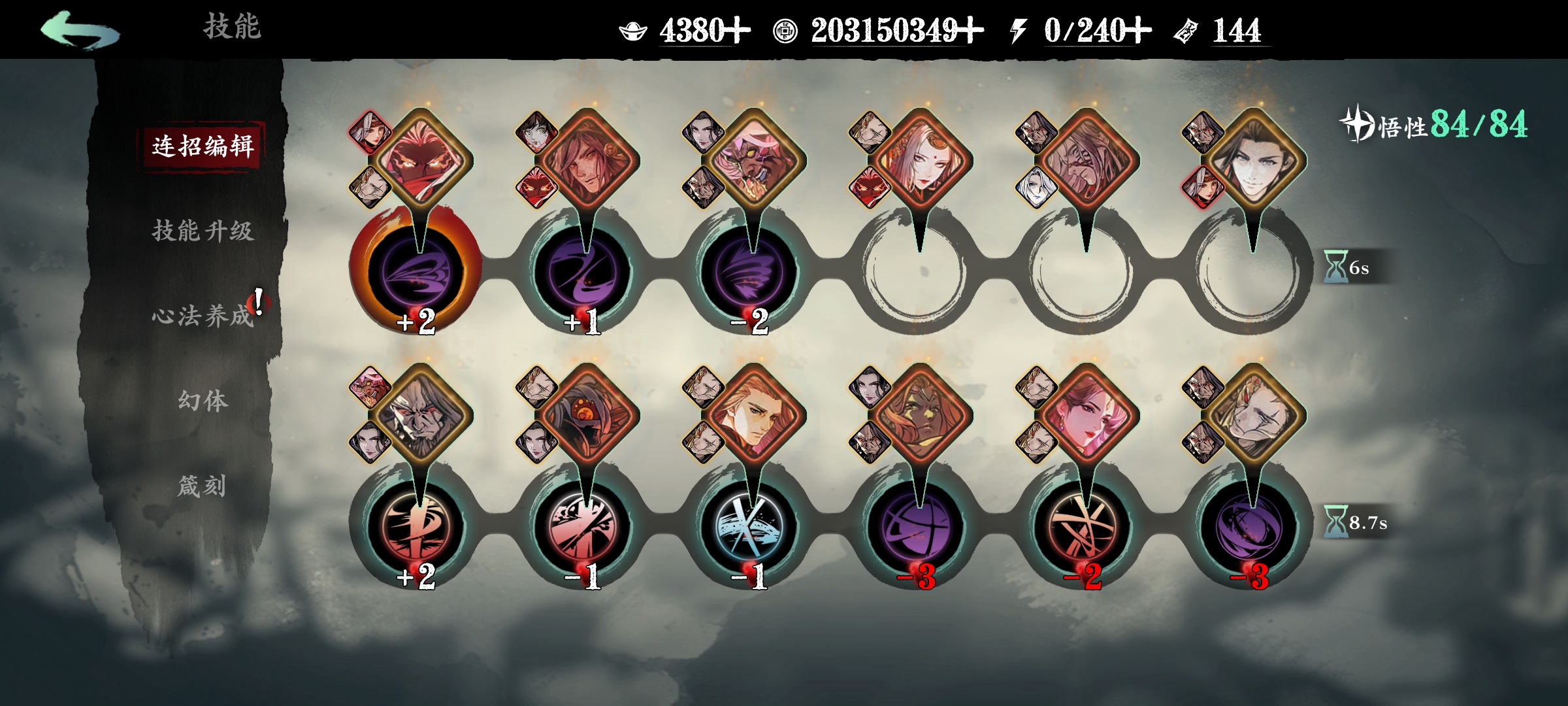Screen dimensions: 1568x706
Task: Refill stamina with the plus button
Action: click(x=1138, y=30)
